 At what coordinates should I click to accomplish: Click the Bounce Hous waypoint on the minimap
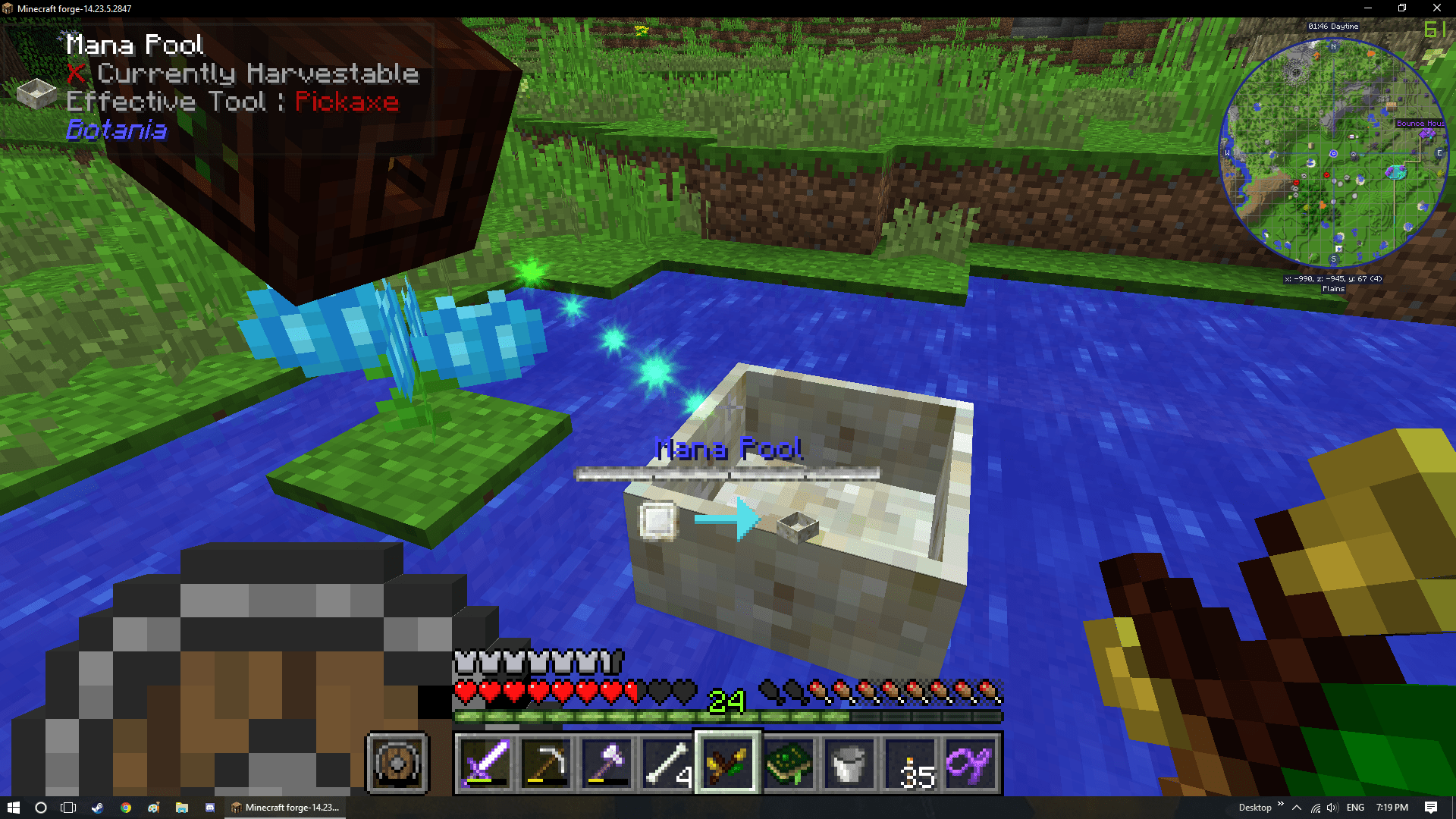click(1419, 123)
